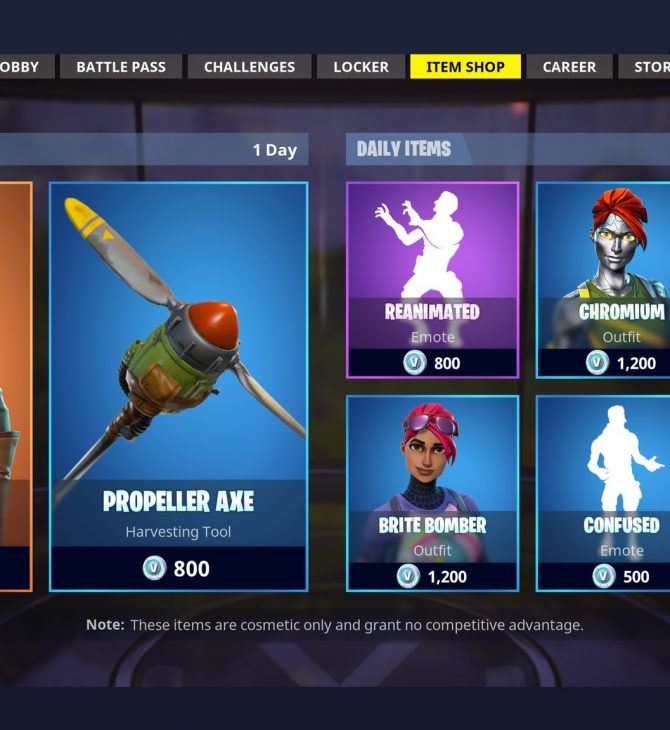Select the Brite Bomber outfit

point(432,493)
